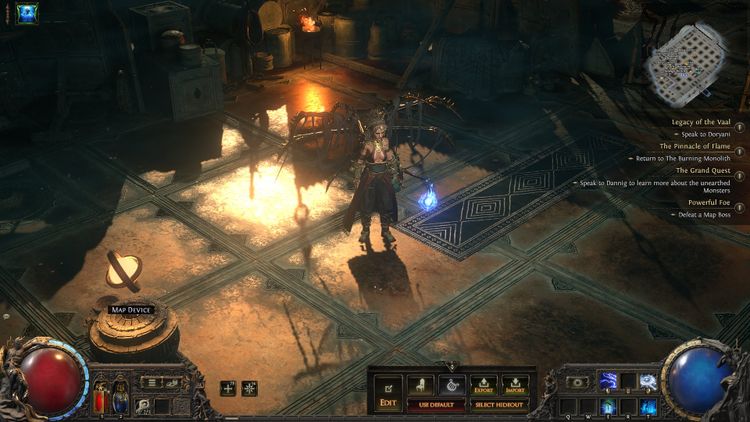Activate the blue lightning skill icon
Image resolution: width=750 pixels, height=422 pixels.
click(608, 381)
